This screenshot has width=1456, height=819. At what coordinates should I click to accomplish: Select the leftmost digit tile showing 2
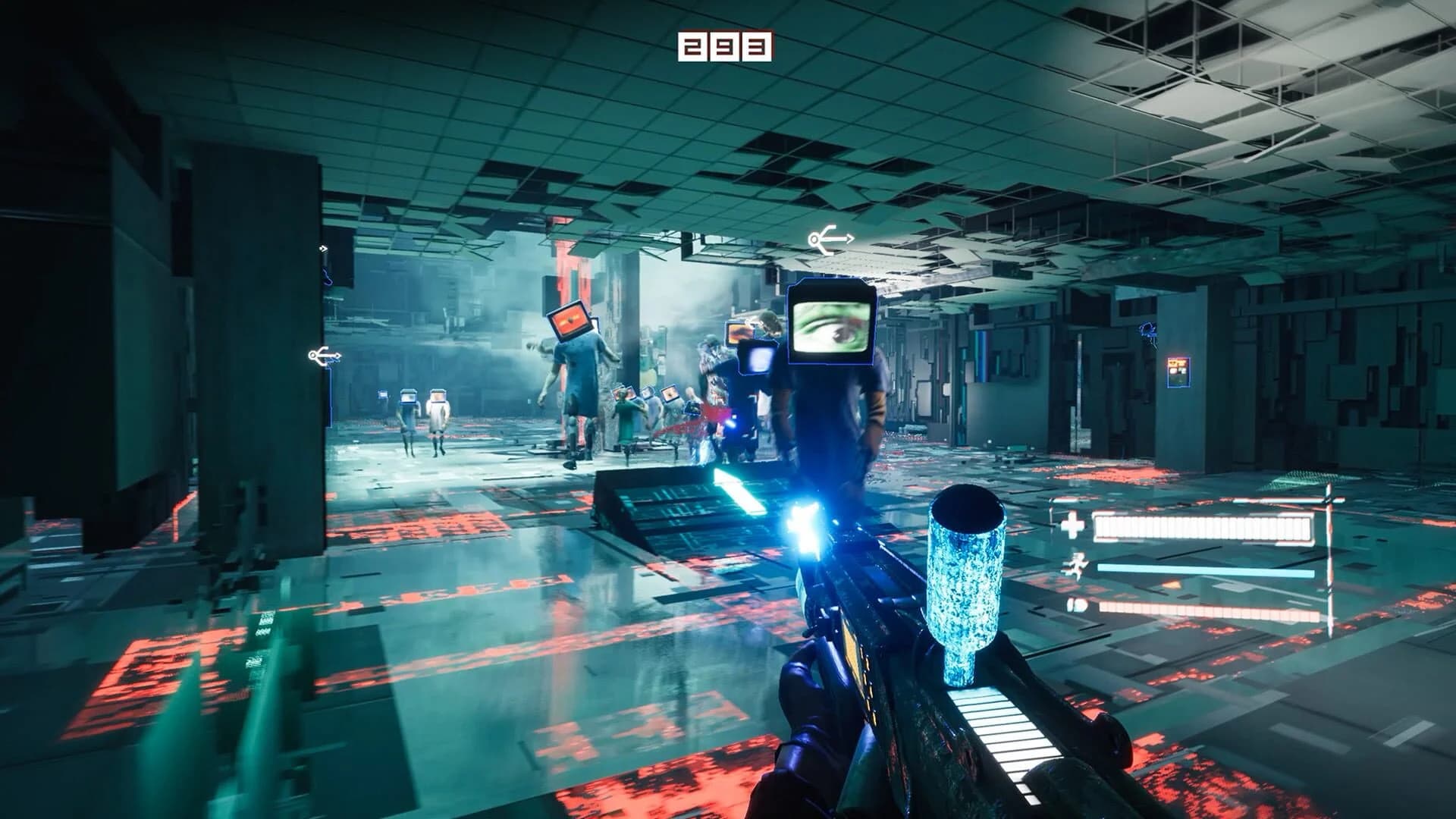tap(694, 47)
